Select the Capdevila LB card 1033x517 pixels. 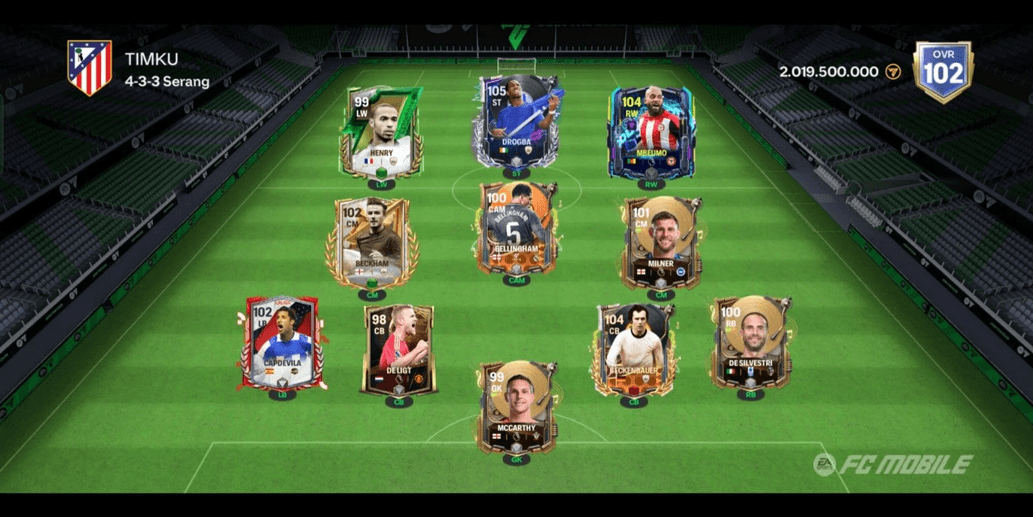280,344
